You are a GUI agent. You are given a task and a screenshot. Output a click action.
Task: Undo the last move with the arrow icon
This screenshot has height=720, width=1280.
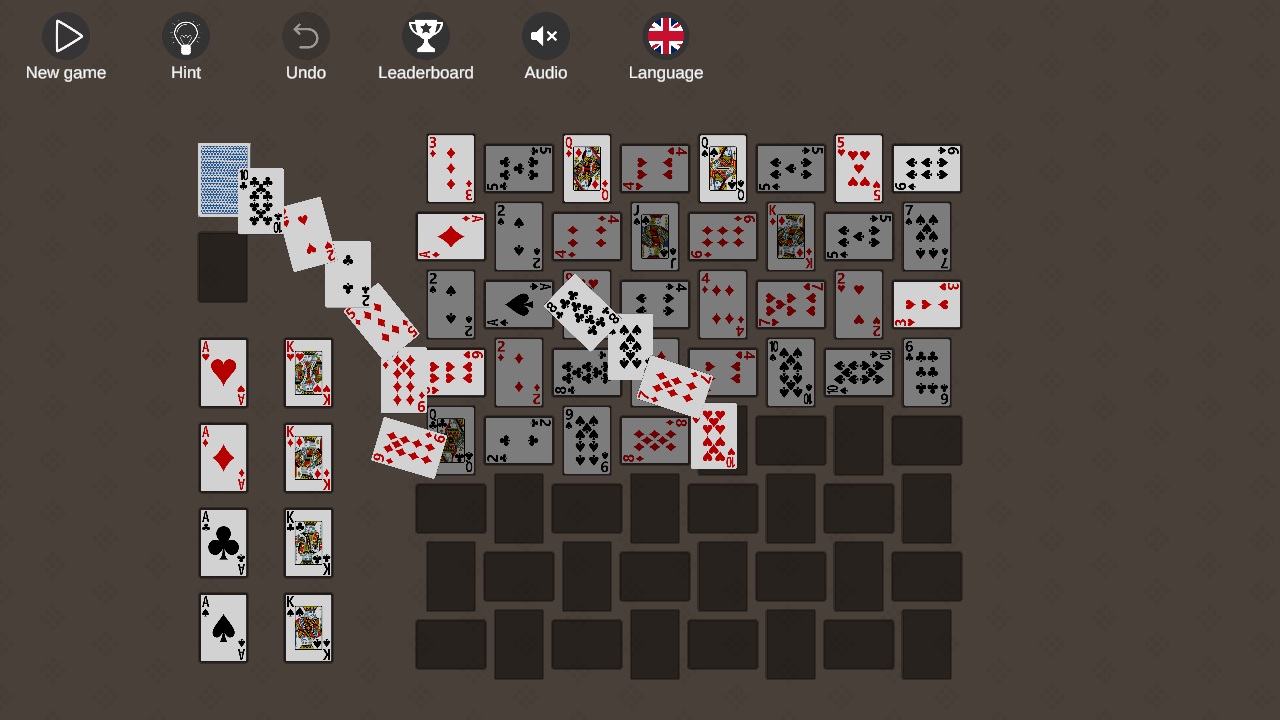point(306,37)
